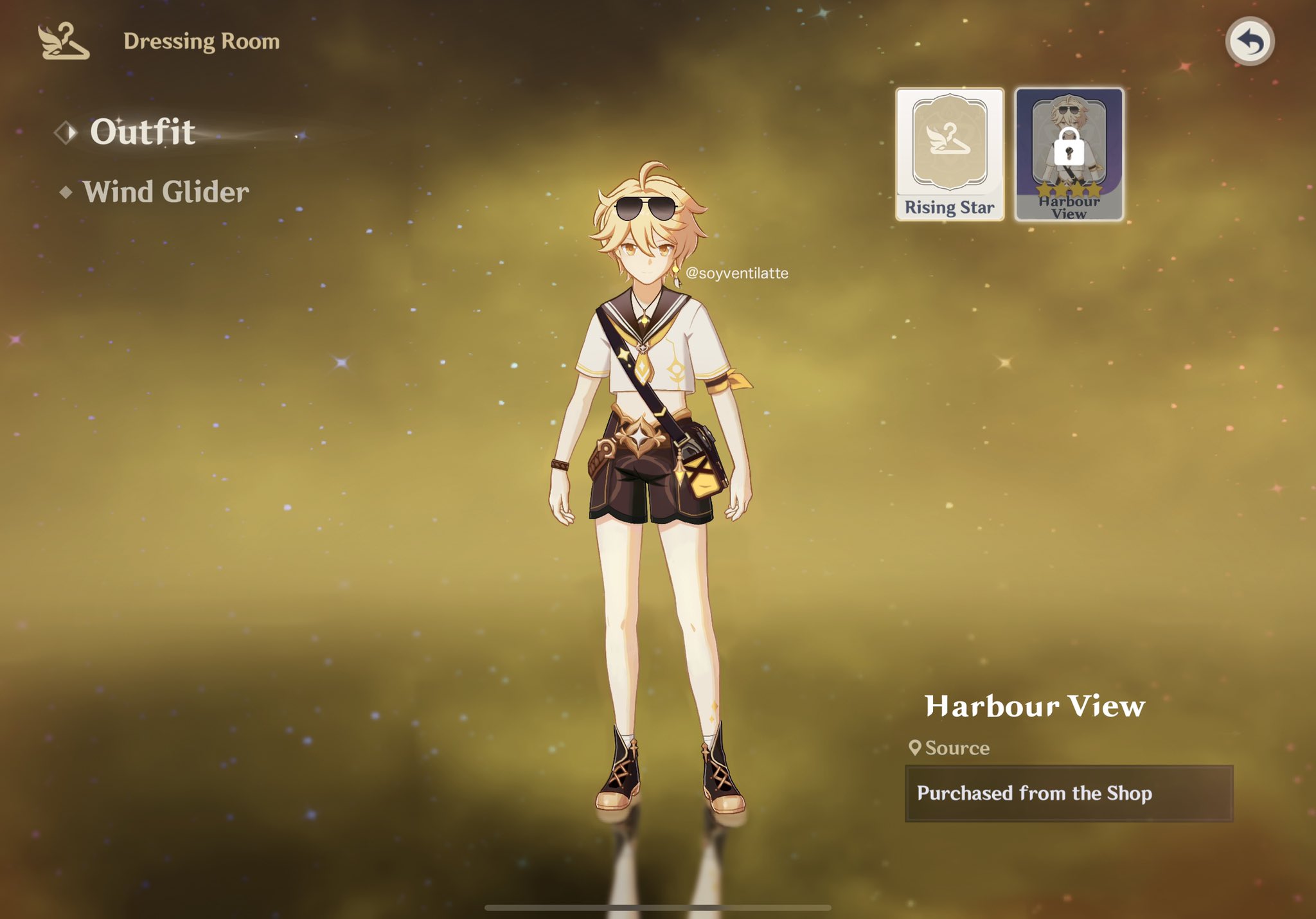
Task: Click the return arrow button
Action: [x=1249, y=42]
